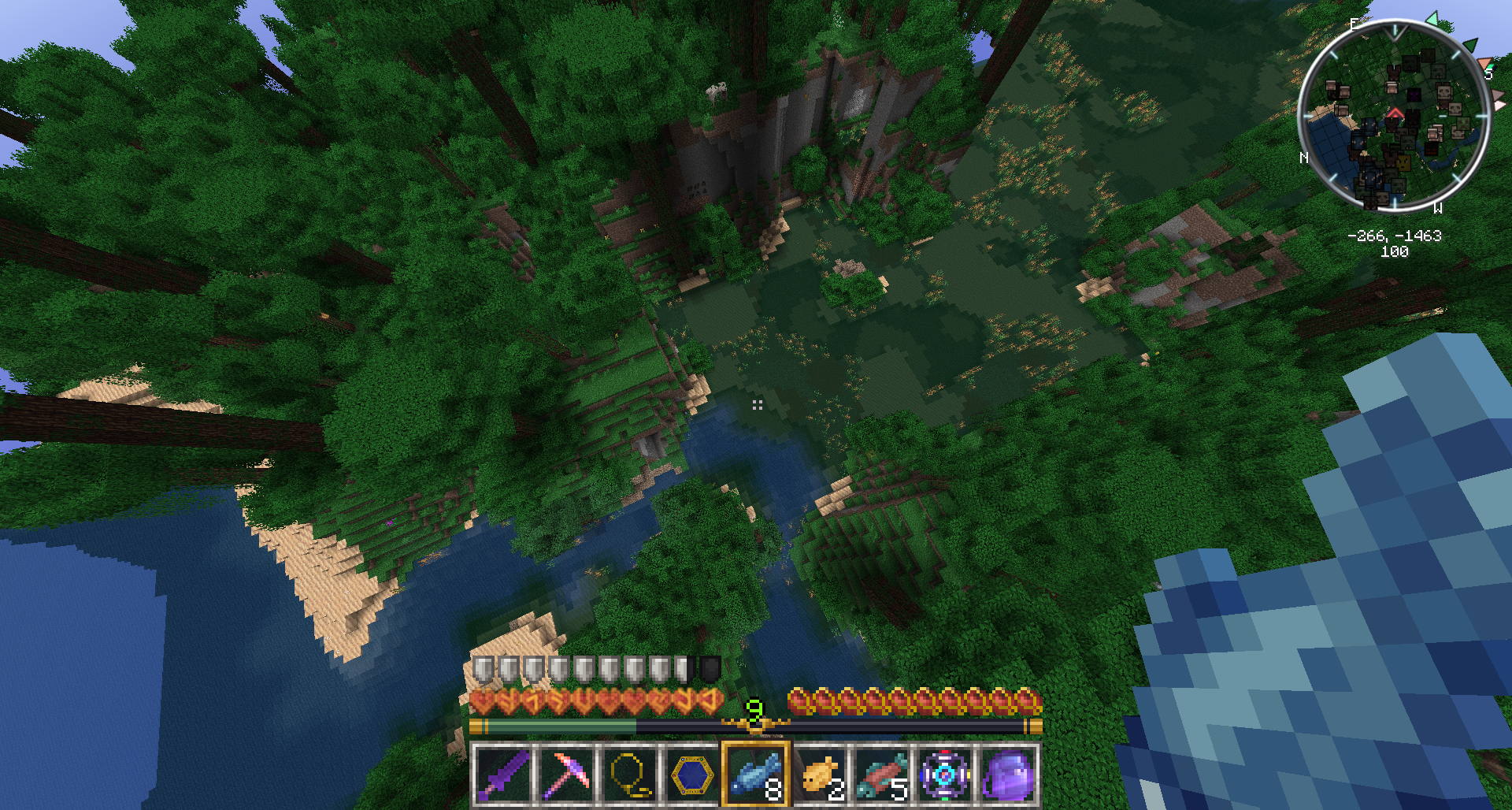Select the round purple gadget slot

click(945, 775)
